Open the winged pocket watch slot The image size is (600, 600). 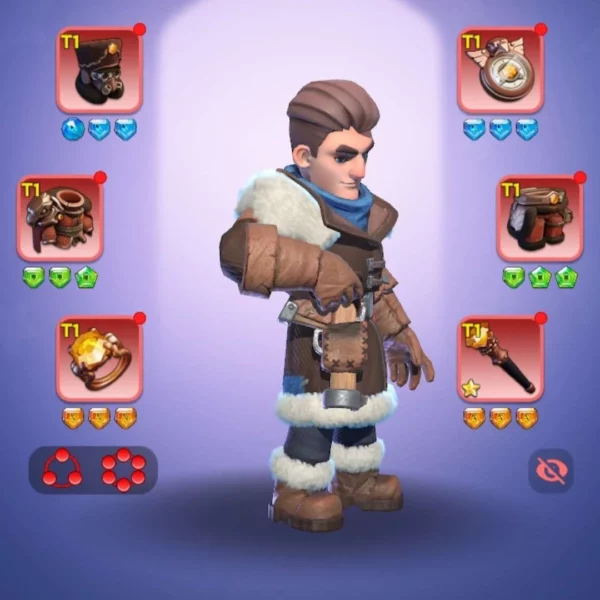(500, 70)
